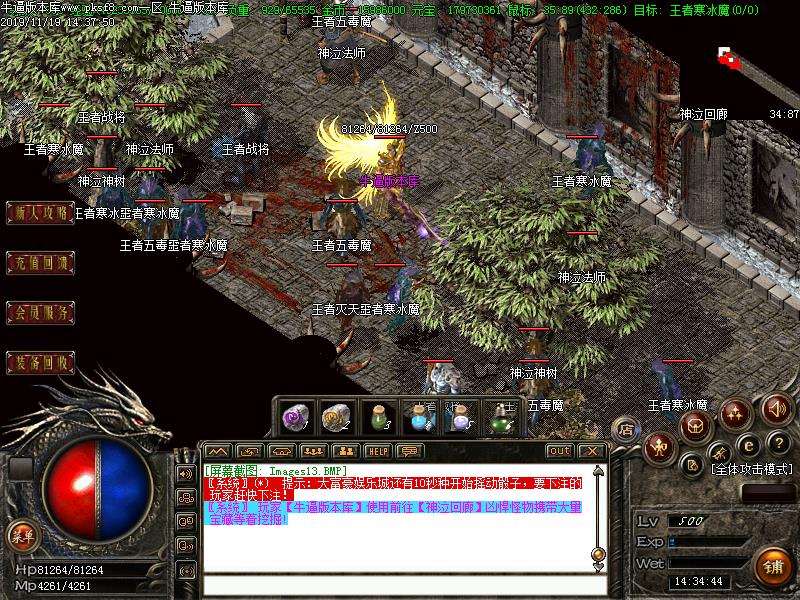Use the green jar in slot 3
The height and width of the screenshot is (600, 800).
tap(376, 414)
